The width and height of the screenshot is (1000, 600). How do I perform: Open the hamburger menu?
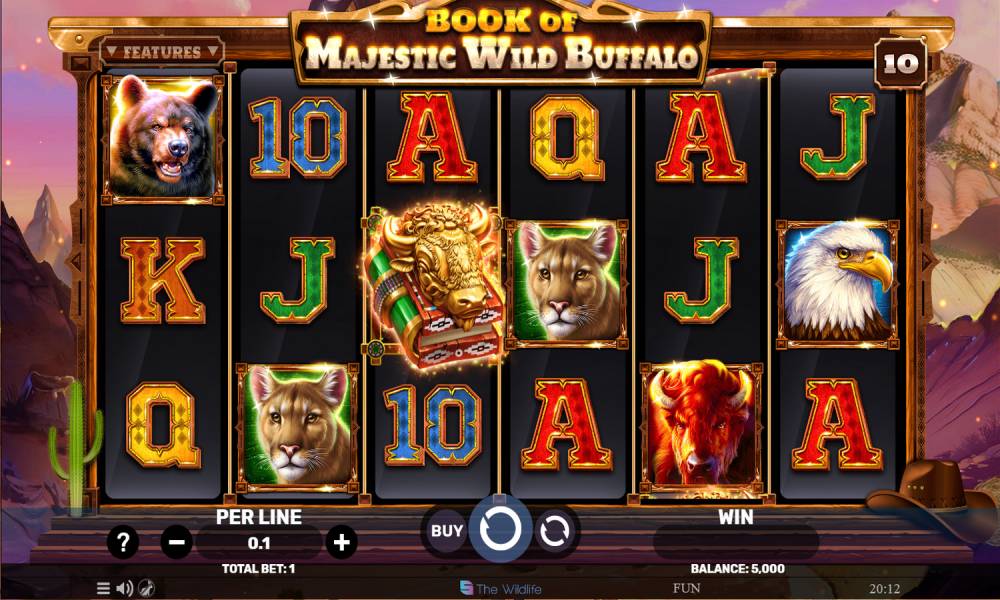tap(103, 588)
